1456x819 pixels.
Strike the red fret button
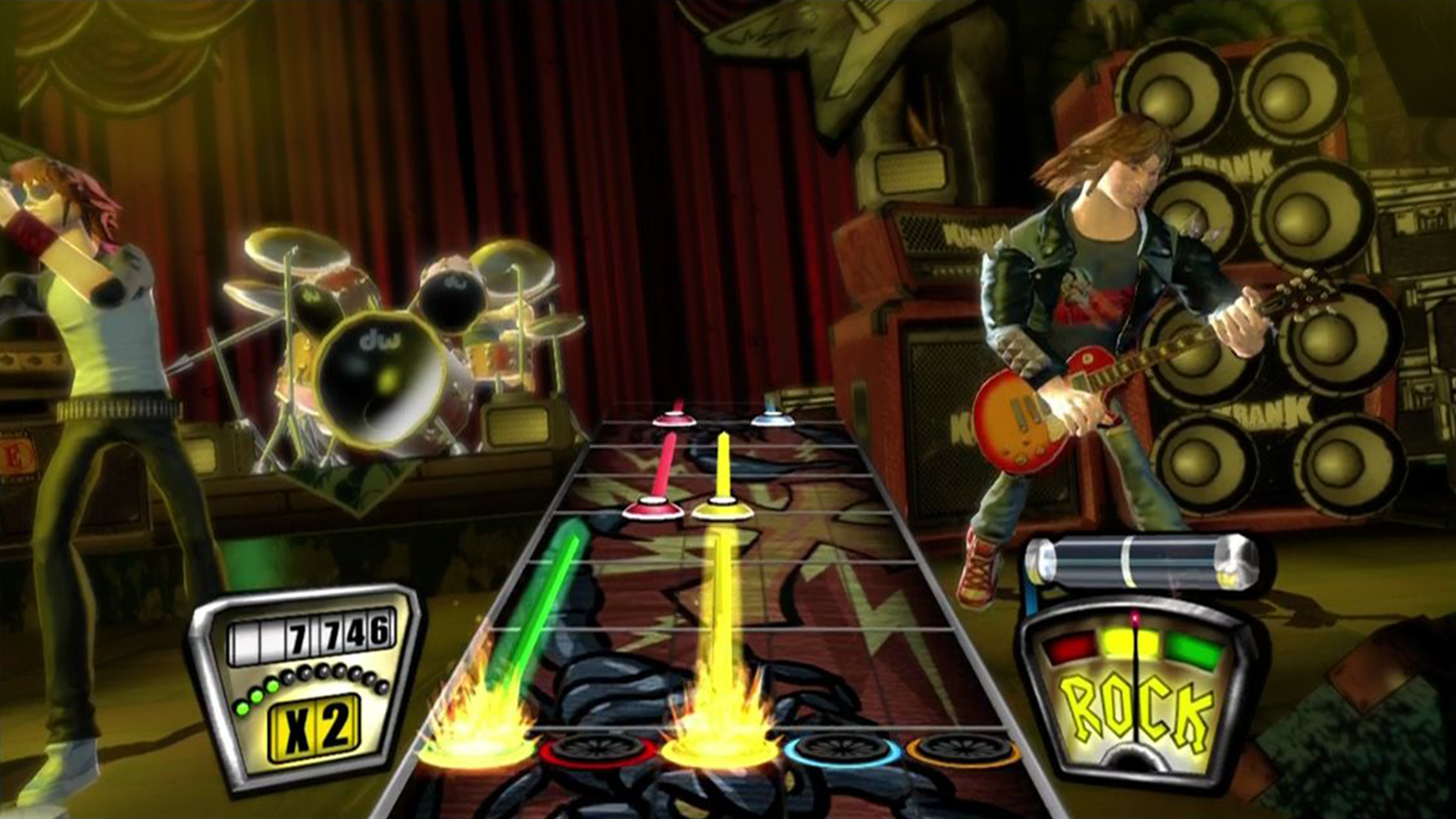pos(599,750)
